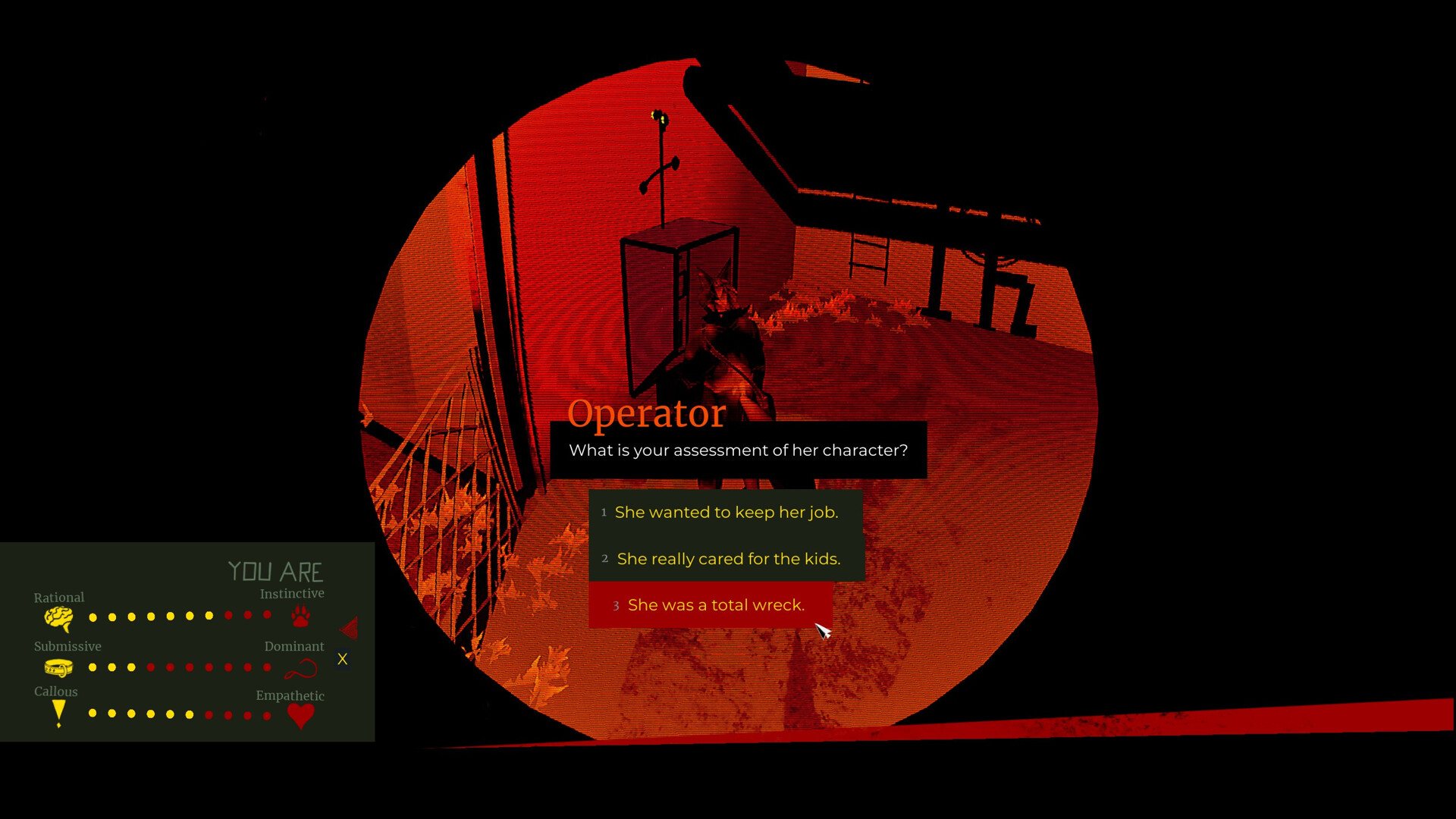1456x819 pixels.
Task: Dismiss the YOU ARE panel with the yellow X
Action: pyautogui.click(x=343, y=660)
